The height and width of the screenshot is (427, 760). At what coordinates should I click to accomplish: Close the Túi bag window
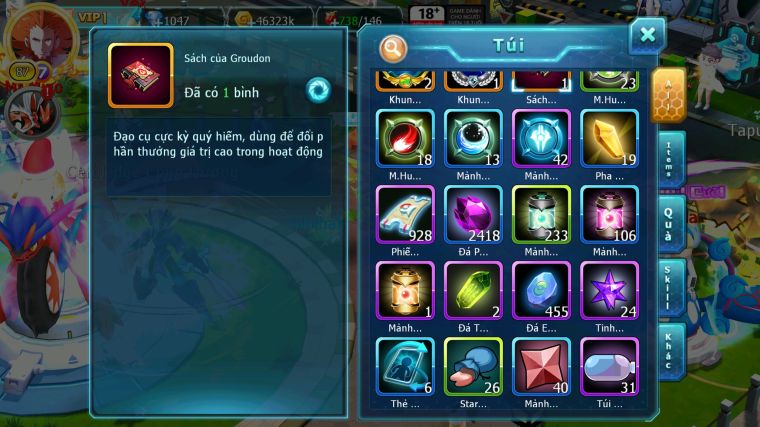click(x=647, y=36)
